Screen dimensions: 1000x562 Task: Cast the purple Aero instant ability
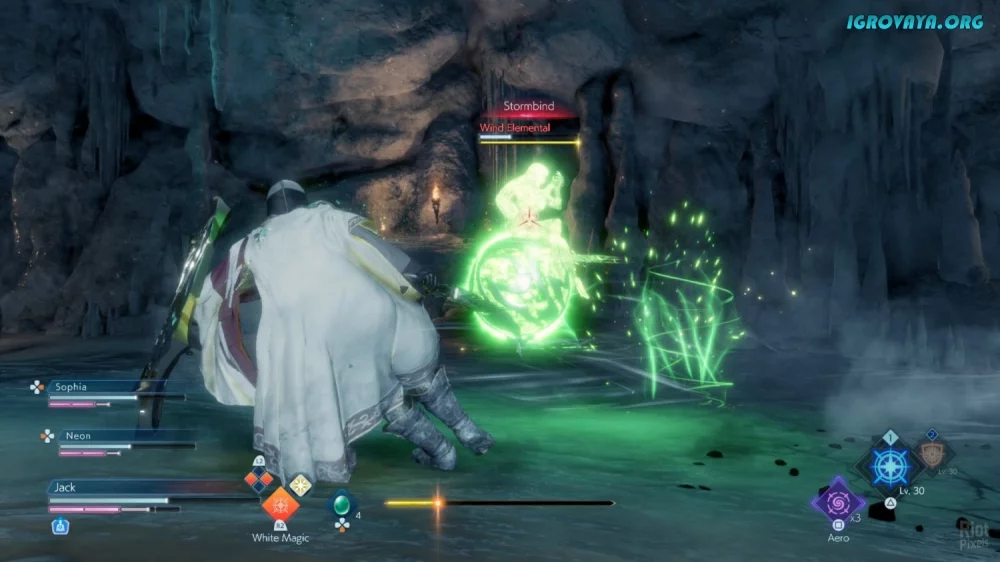coord(838,498)
